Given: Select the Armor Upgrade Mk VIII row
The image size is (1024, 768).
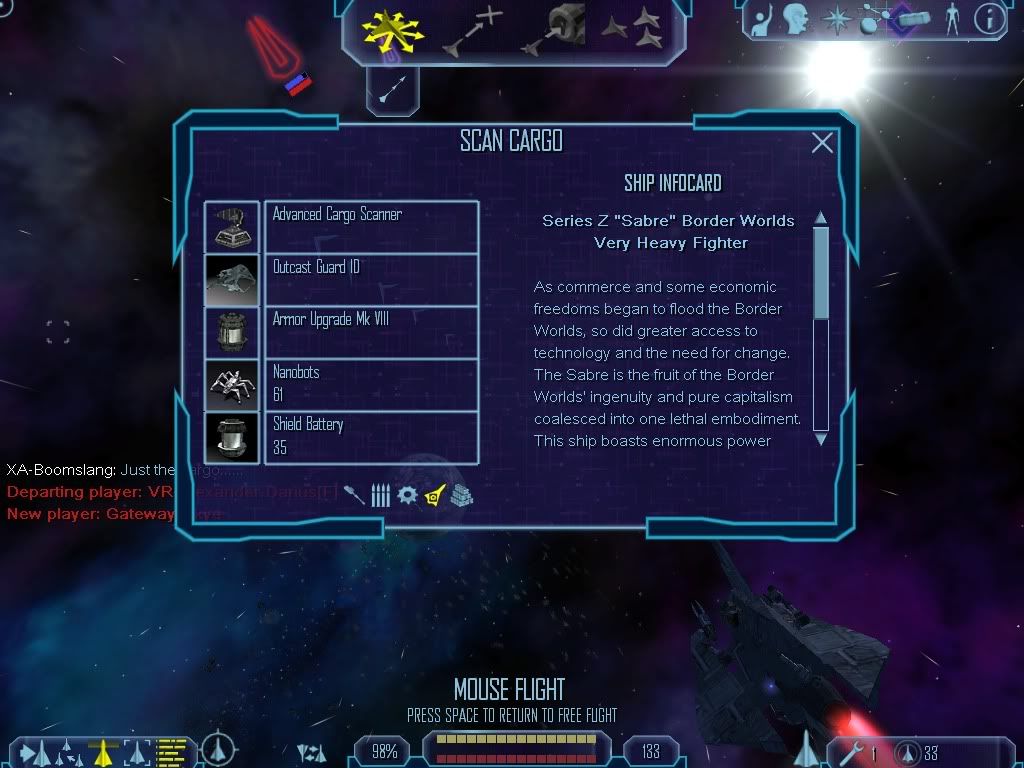Looking at the screenshot, I should coord(371,332).
